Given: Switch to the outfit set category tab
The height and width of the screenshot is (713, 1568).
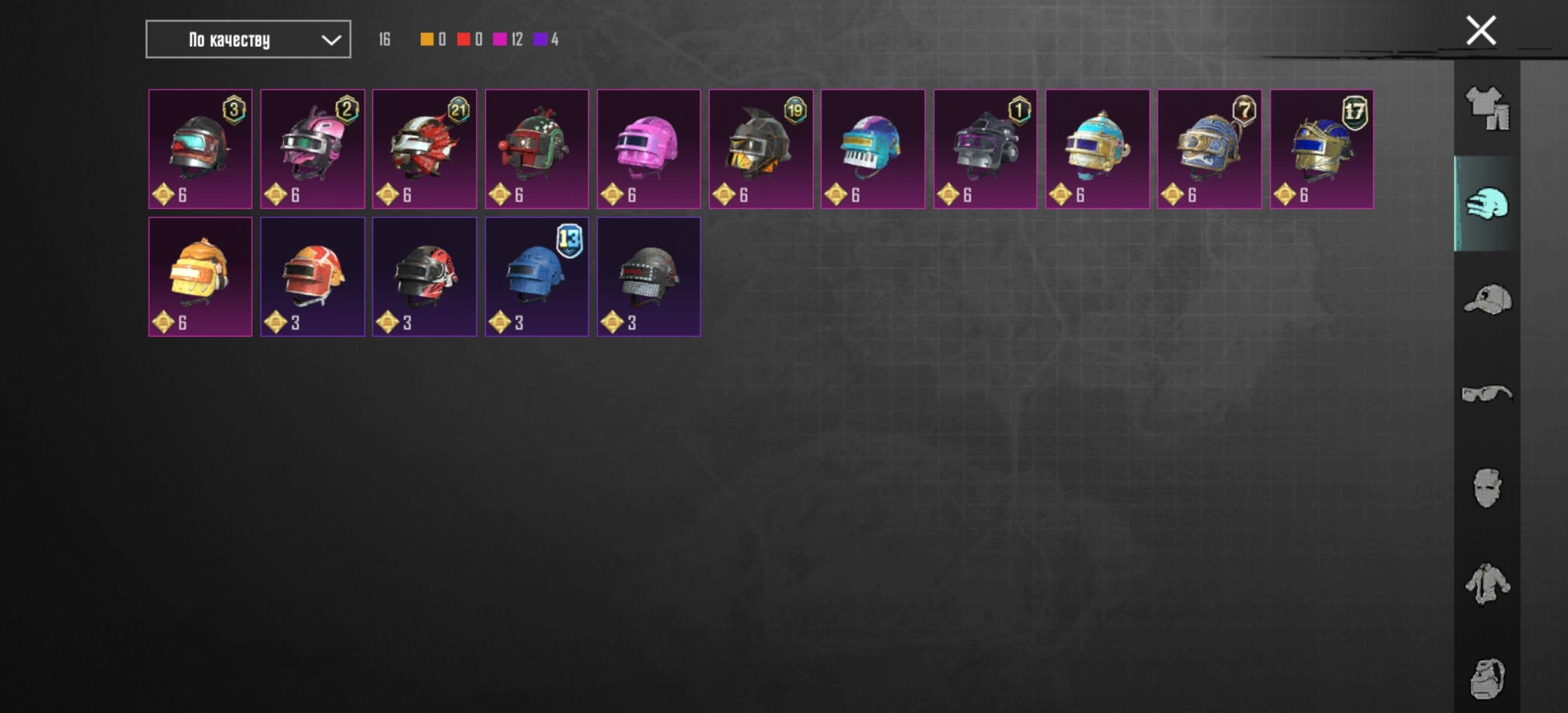Looking at the screenshot, I should point(1487,108).
